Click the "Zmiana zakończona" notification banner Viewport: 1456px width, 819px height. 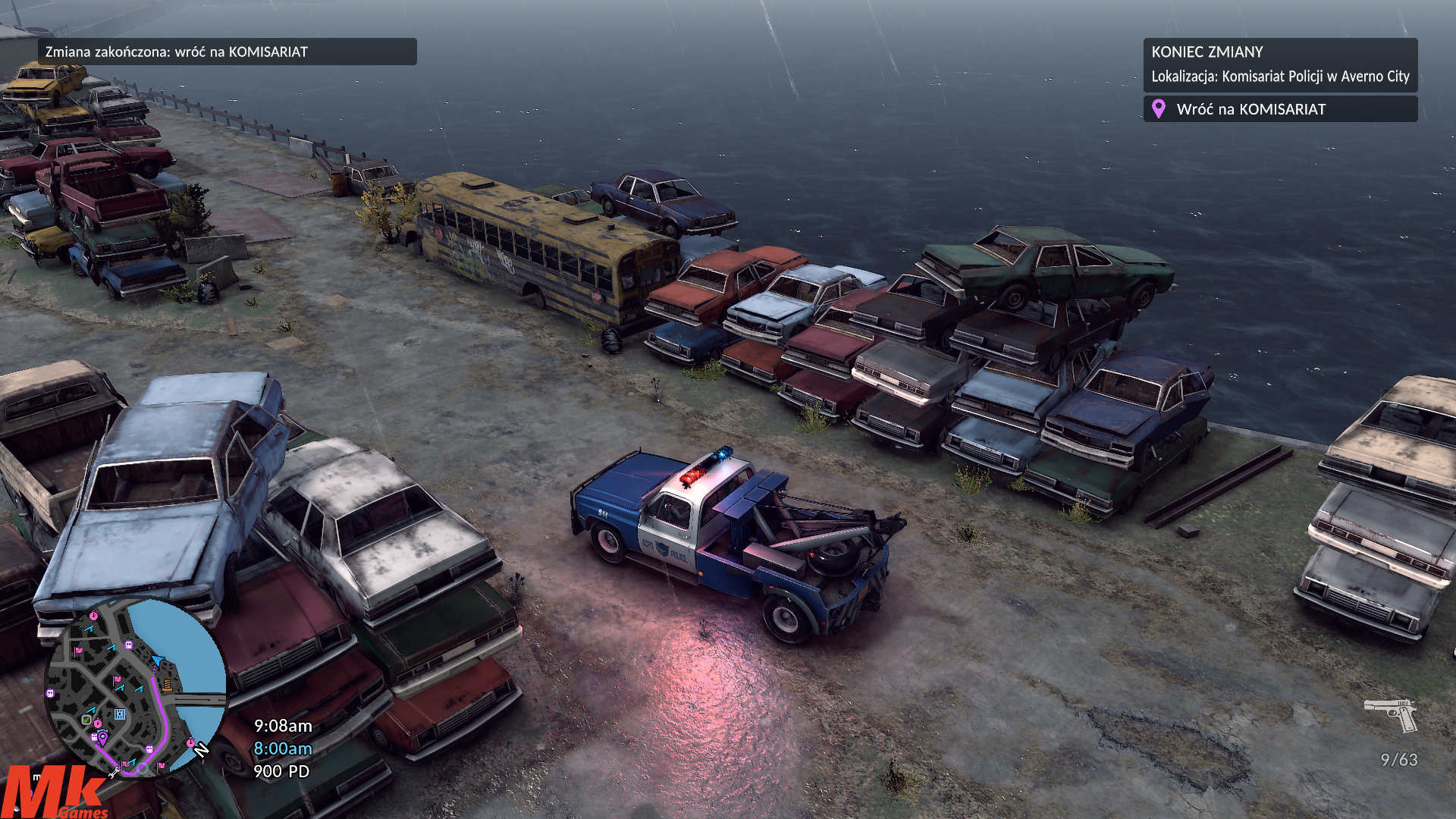tap(227, 52)
